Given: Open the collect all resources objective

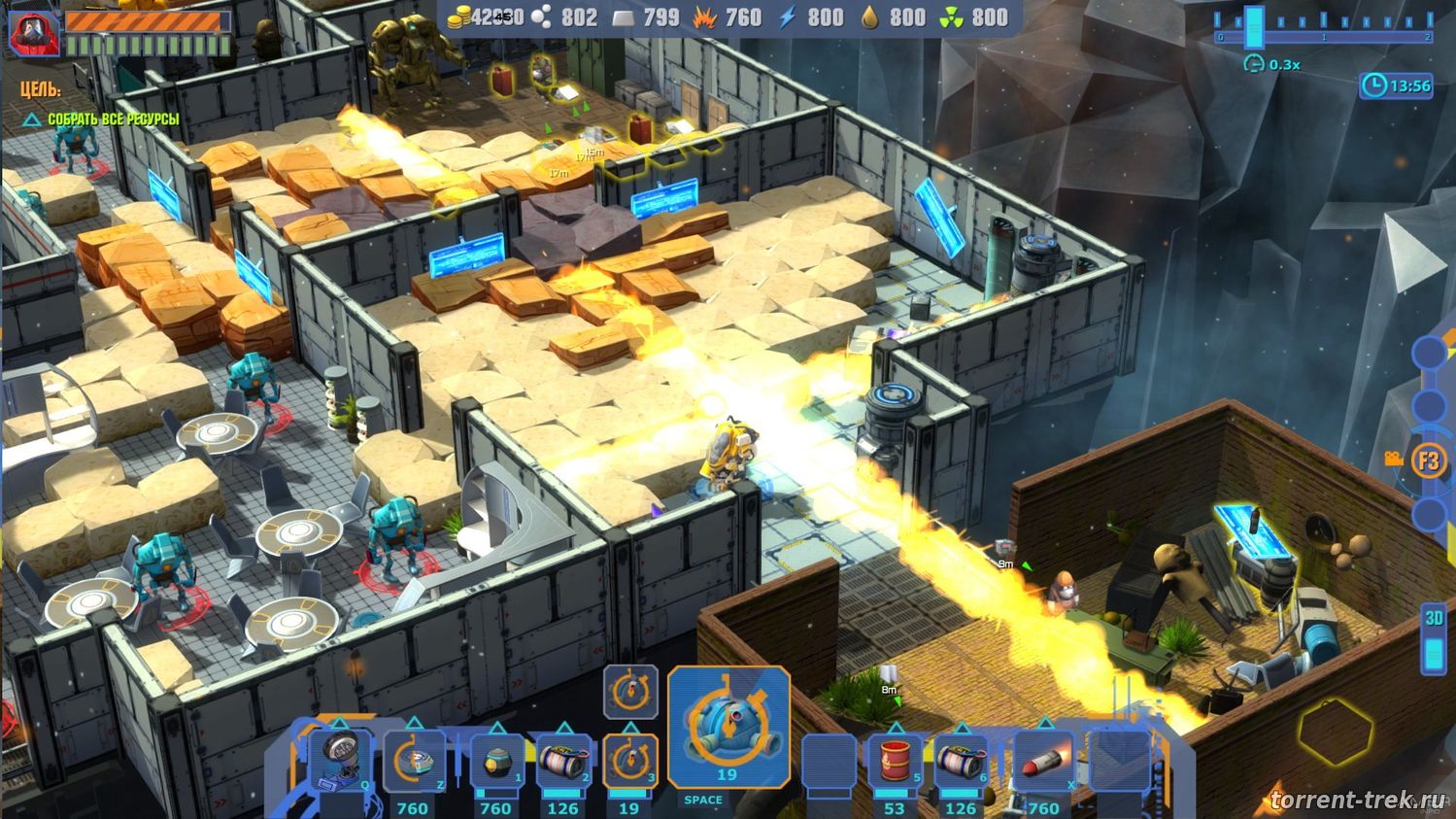Looking at the screenshot, I should tap(113, 119).
